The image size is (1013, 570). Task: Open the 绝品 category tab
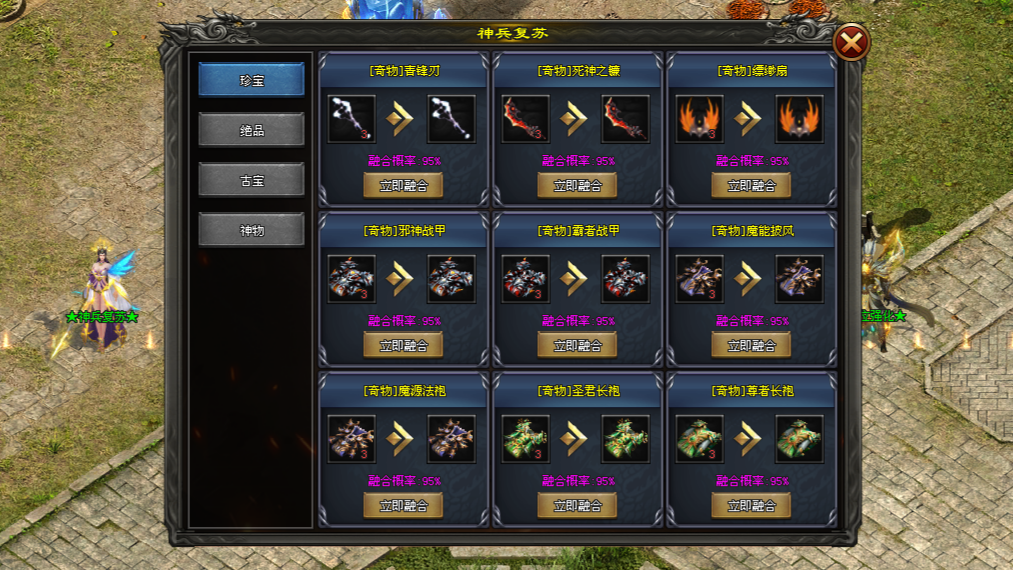pos(251,130)
